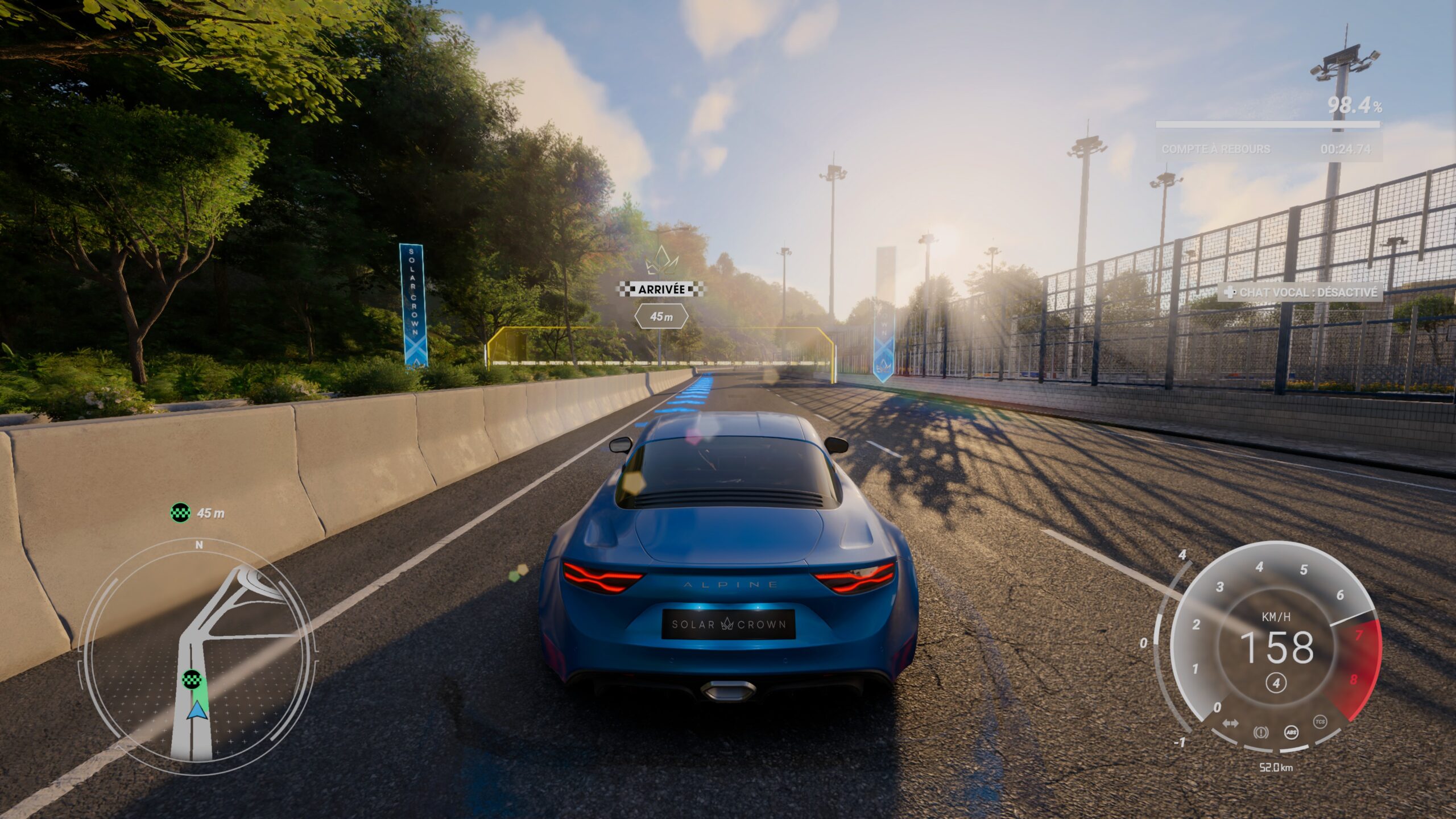Click the circular minimap

(198, 657)
